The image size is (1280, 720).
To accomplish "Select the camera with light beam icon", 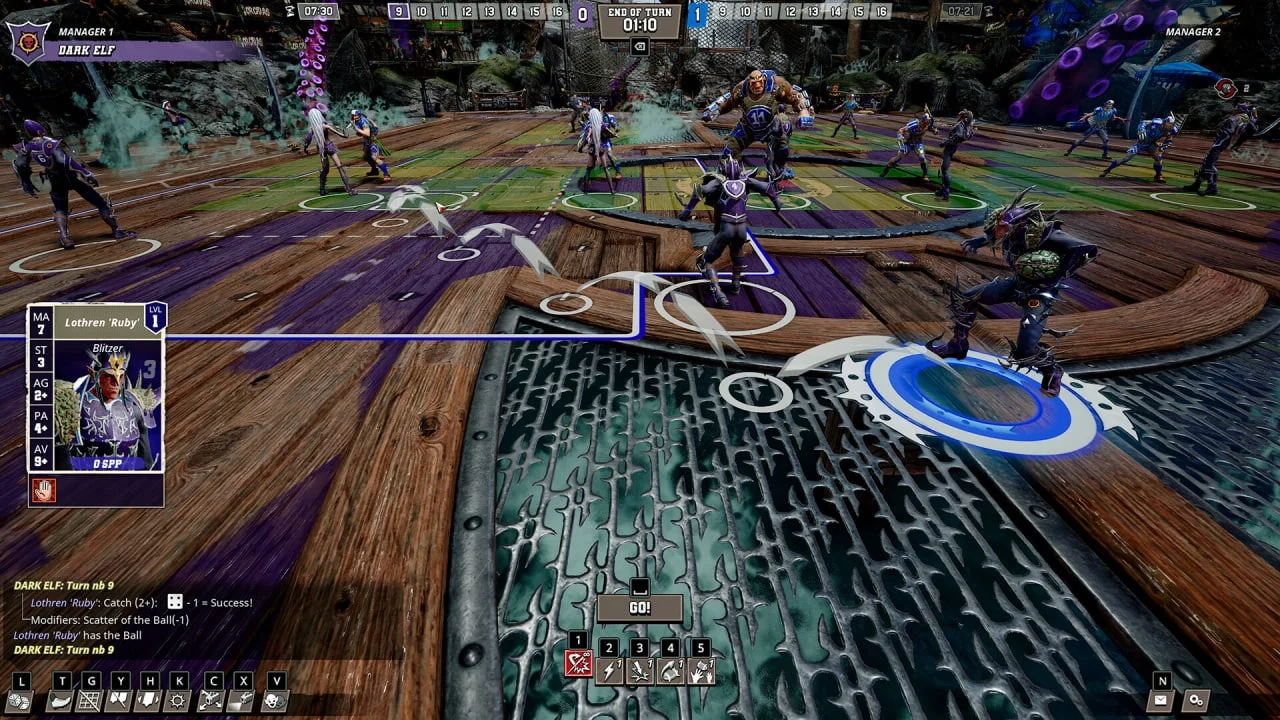I will (241, 701).
